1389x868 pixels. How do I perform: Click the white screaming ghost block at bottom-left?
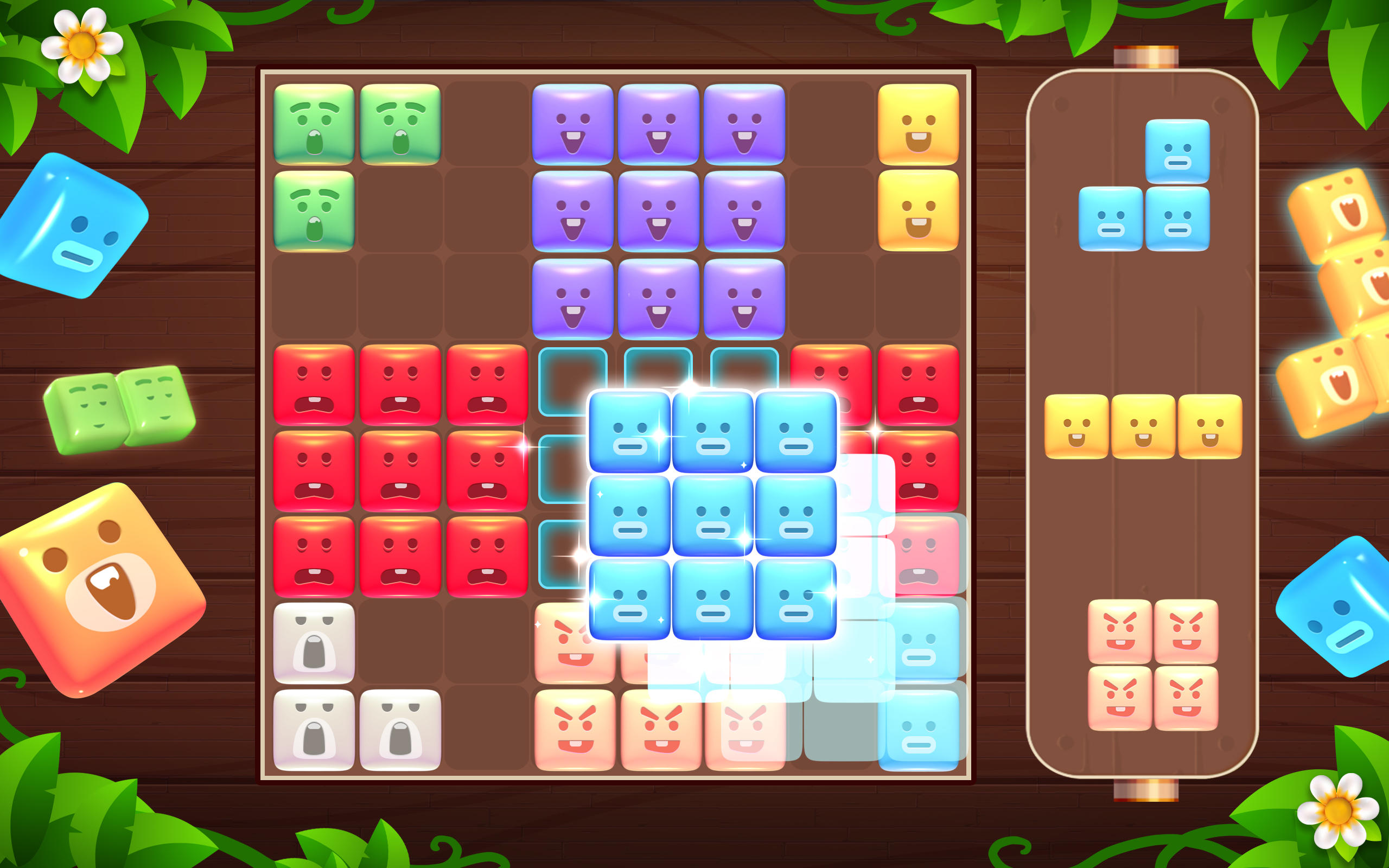tap(315, 643)
